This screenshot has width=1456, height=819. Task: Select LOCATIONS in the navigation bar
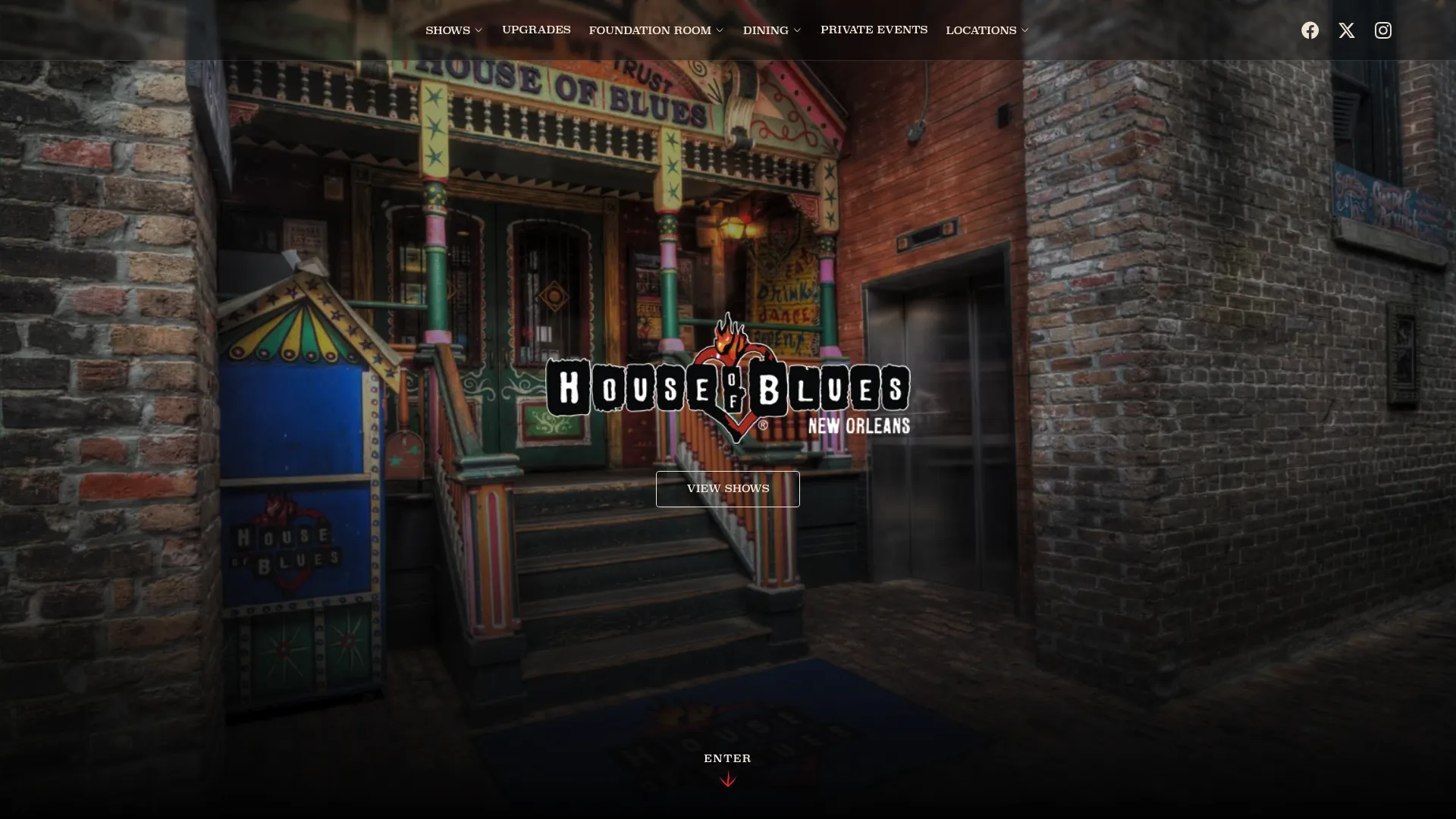tap(981, 30)
